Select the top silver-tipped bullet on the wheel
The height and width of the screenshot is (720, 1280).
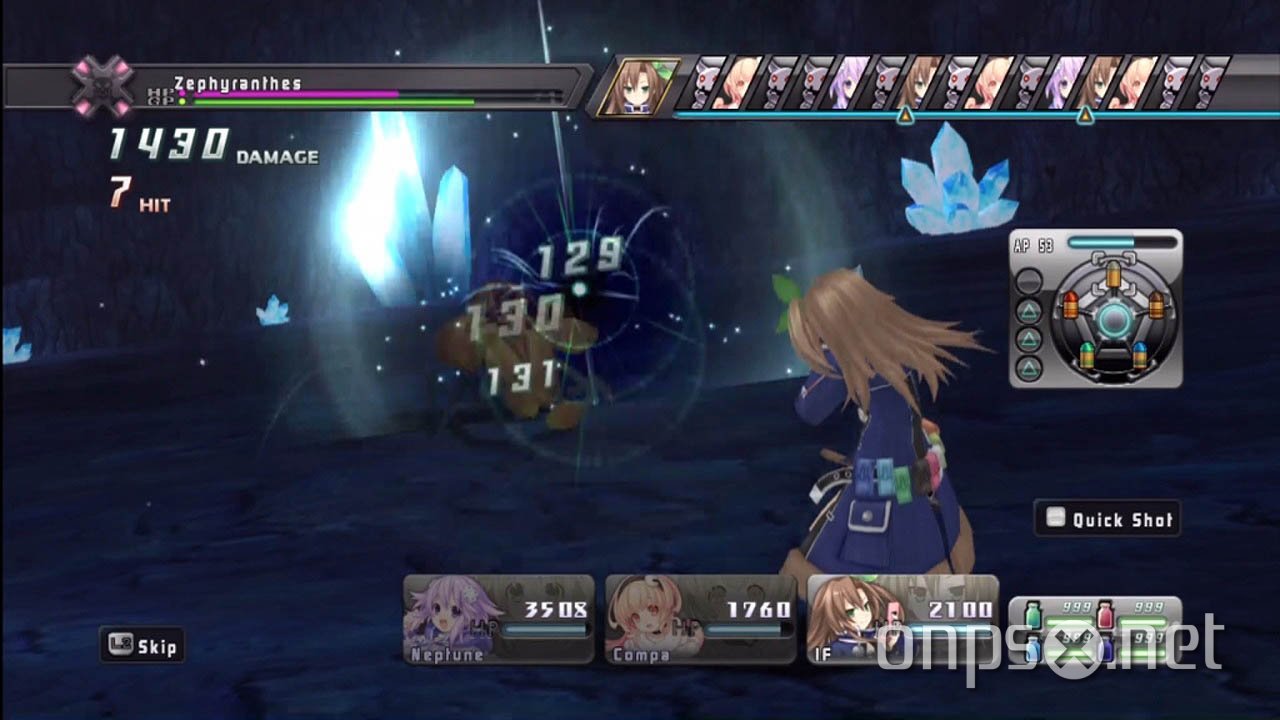[x=1114, y=274]
